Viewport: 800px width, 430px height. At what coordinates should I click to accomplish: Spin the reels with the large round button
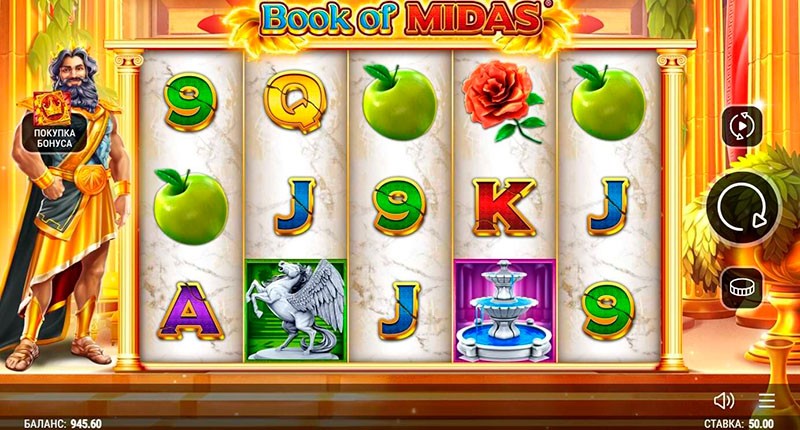coord(742,208)
